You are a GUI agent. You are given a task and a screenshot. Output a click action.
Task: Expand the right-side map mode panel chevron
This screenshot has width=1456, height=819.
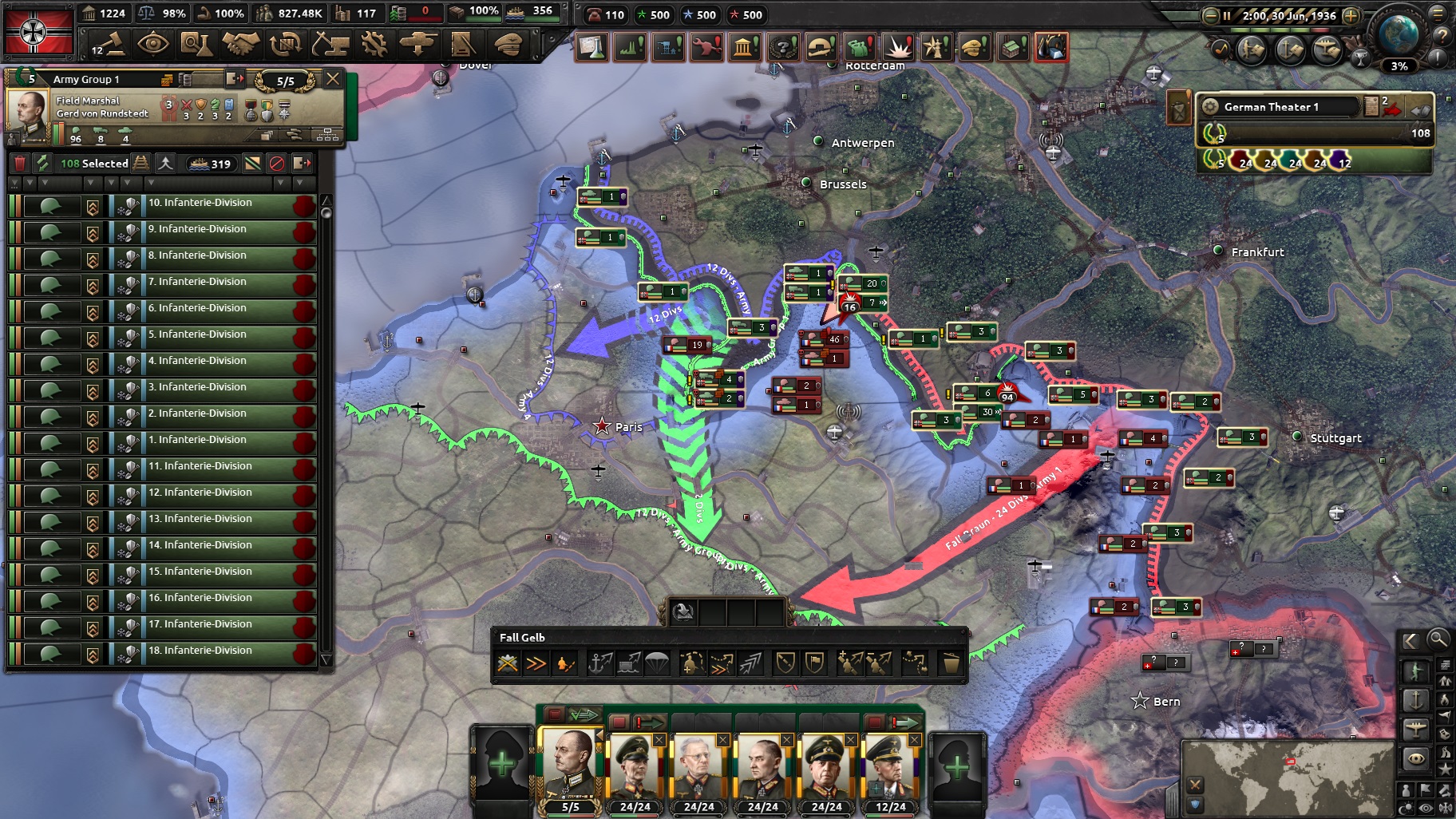1411,641
